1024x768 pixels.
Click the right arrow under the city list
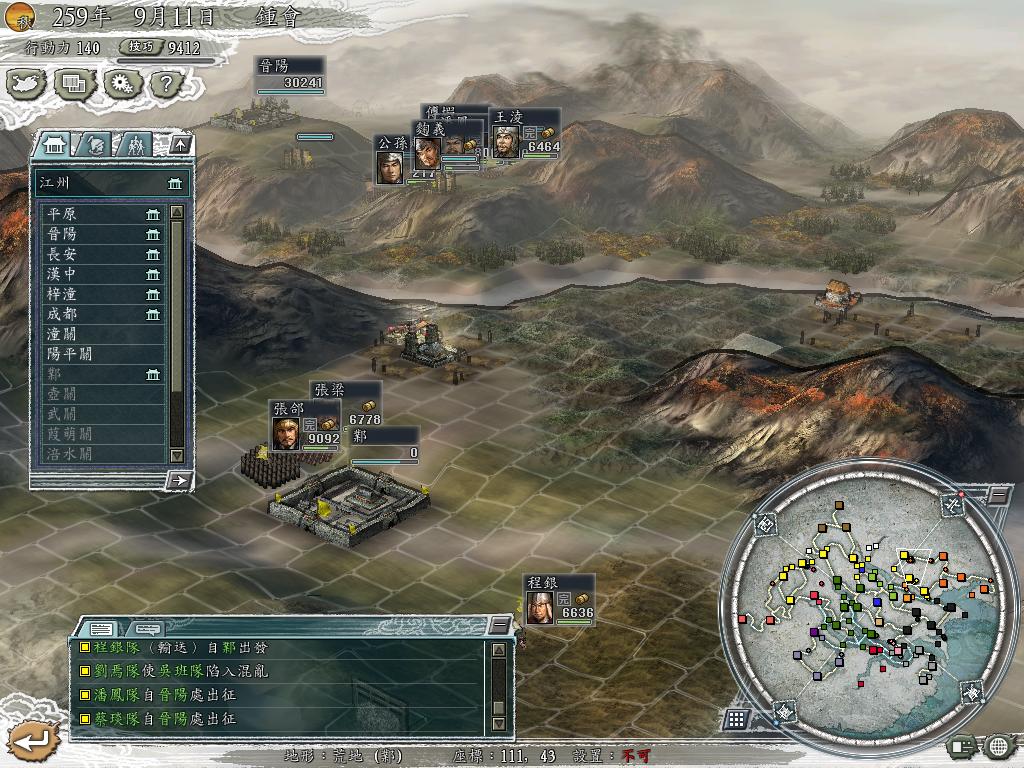click(x=180, y=480)
